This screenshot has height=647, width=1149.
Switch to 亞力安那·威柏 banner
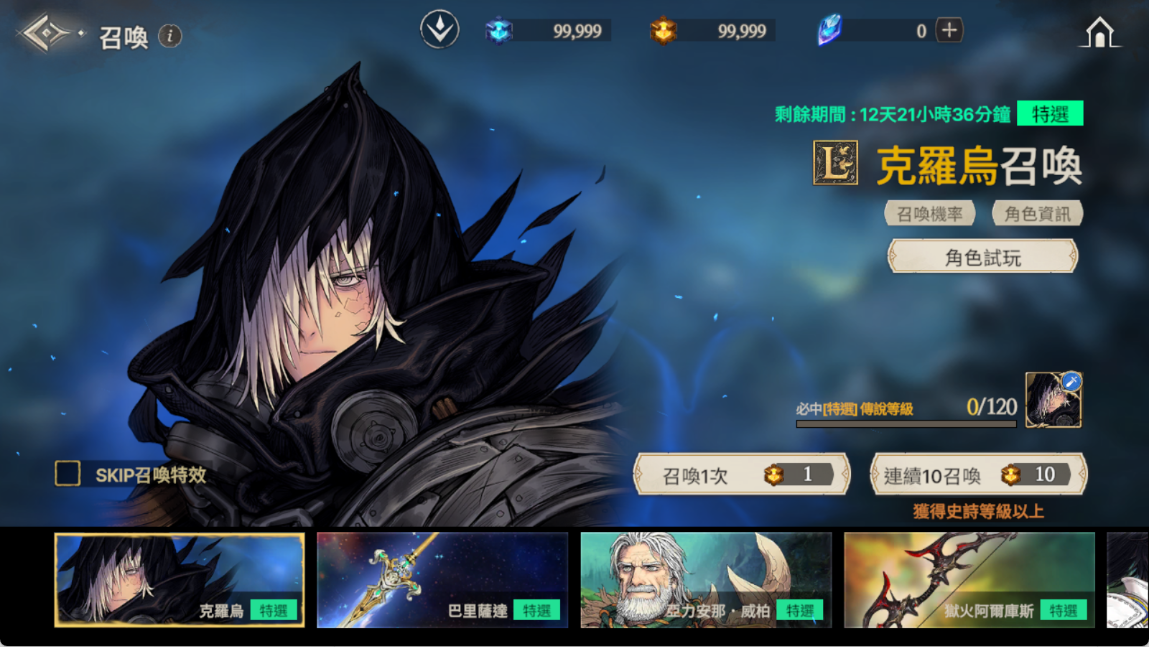[x=706, y=580]
